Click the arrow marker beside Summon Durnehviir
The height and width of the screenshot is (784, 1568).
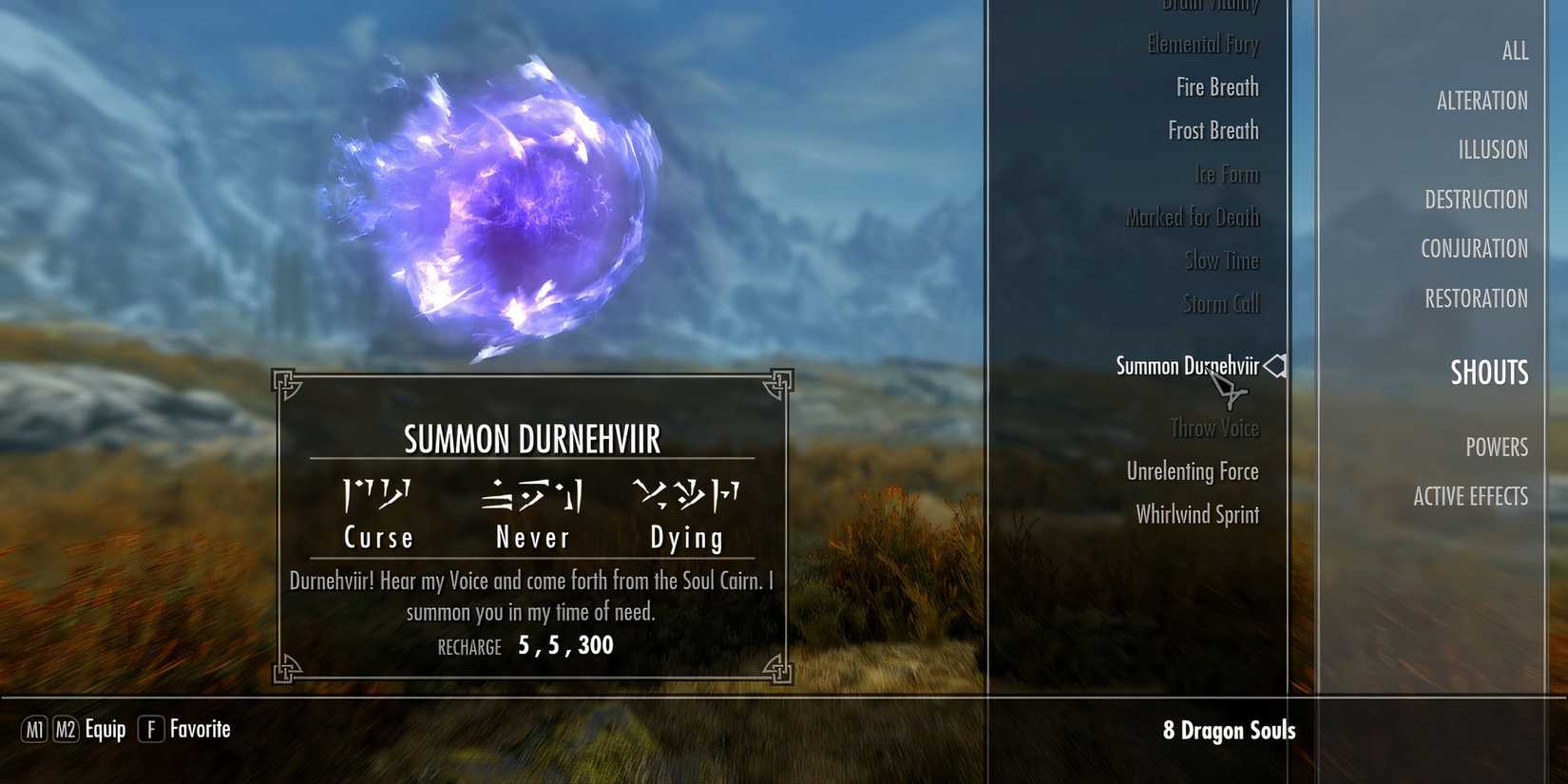tap(1276, 365)
